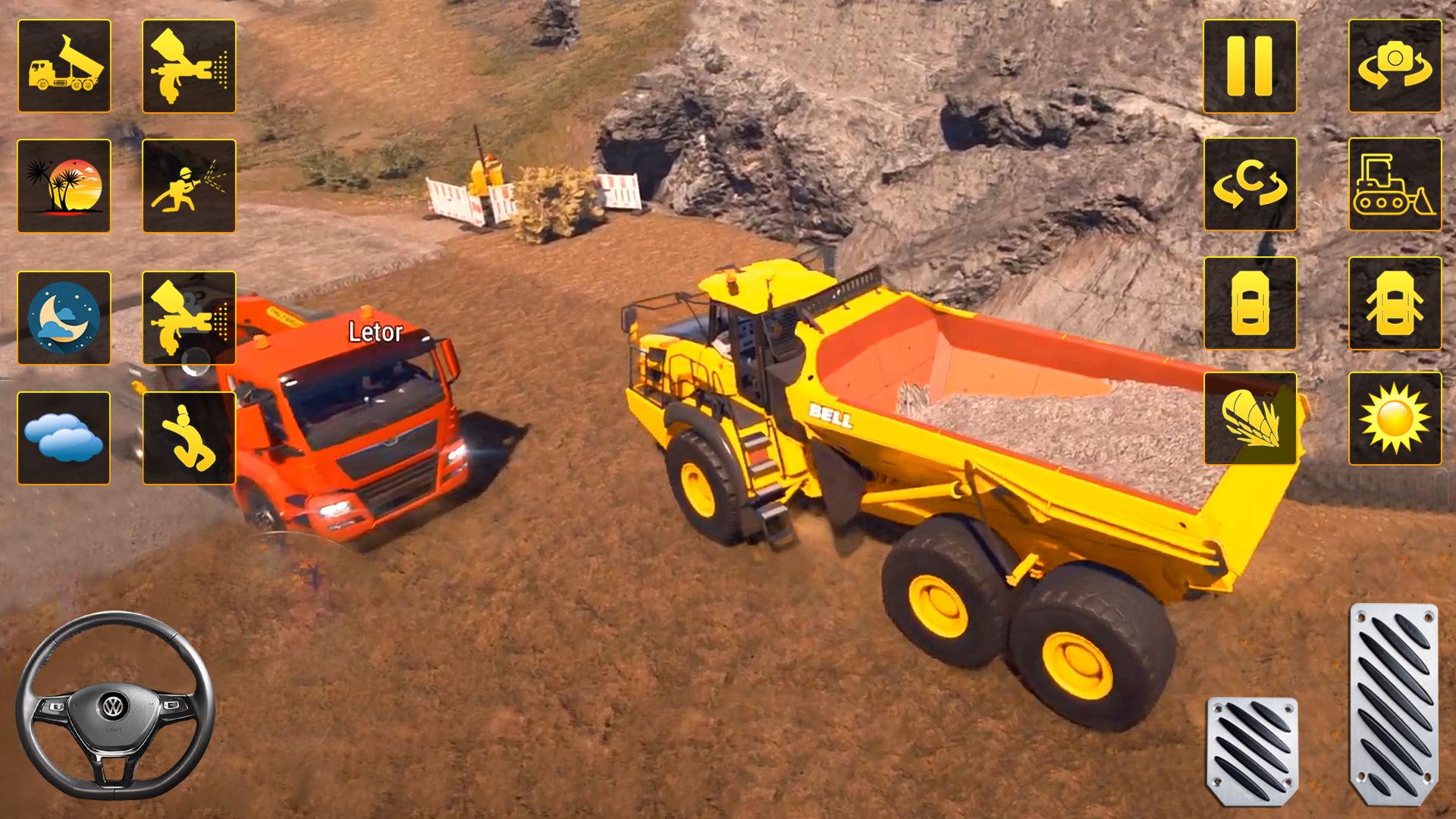The image size is (1456, 819).
Task: Select the bulldozer vehicle icon
Action: (1395, 184)
